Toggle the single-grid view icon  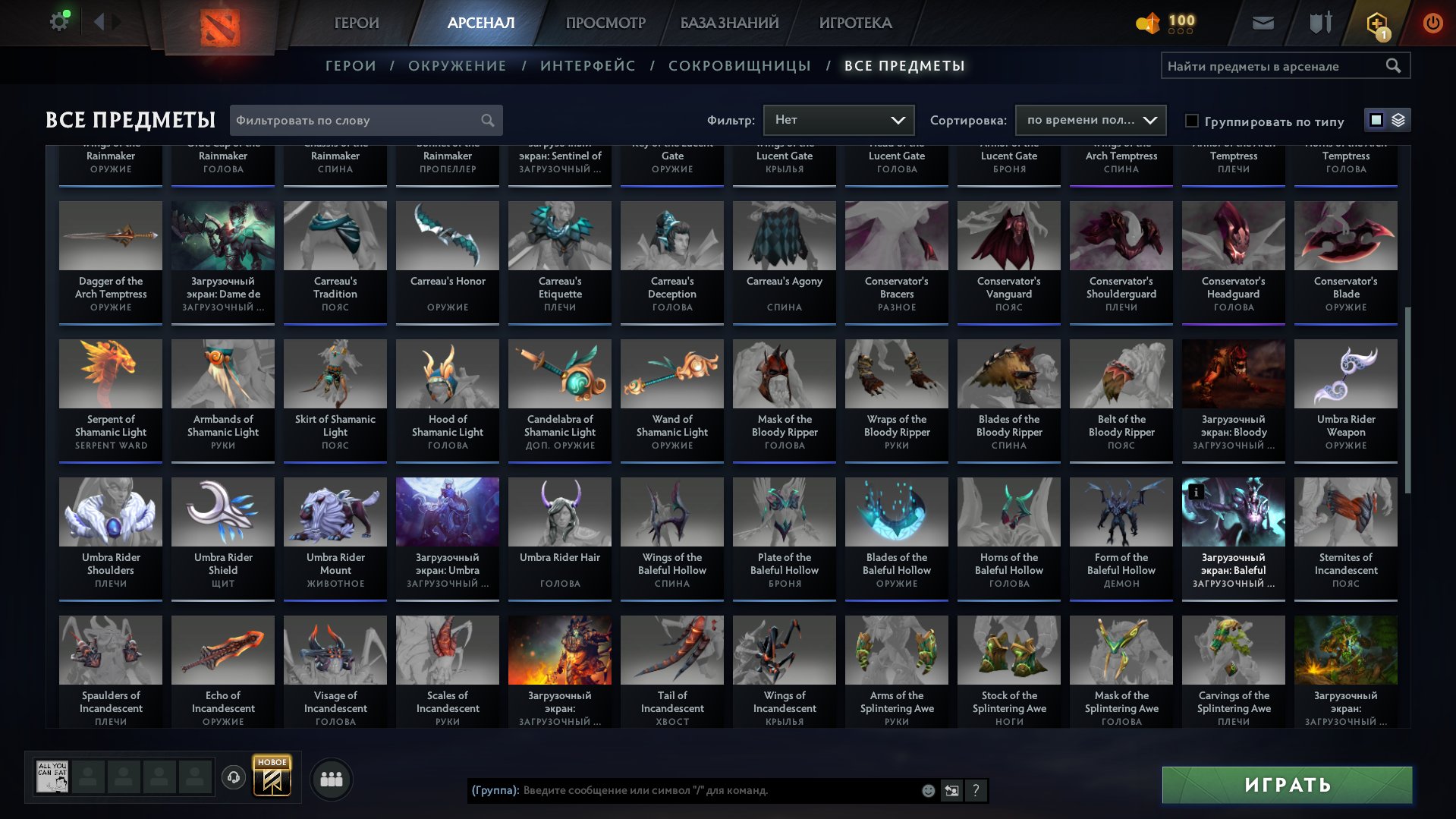pyautogui.click(x=1376, y=120)
